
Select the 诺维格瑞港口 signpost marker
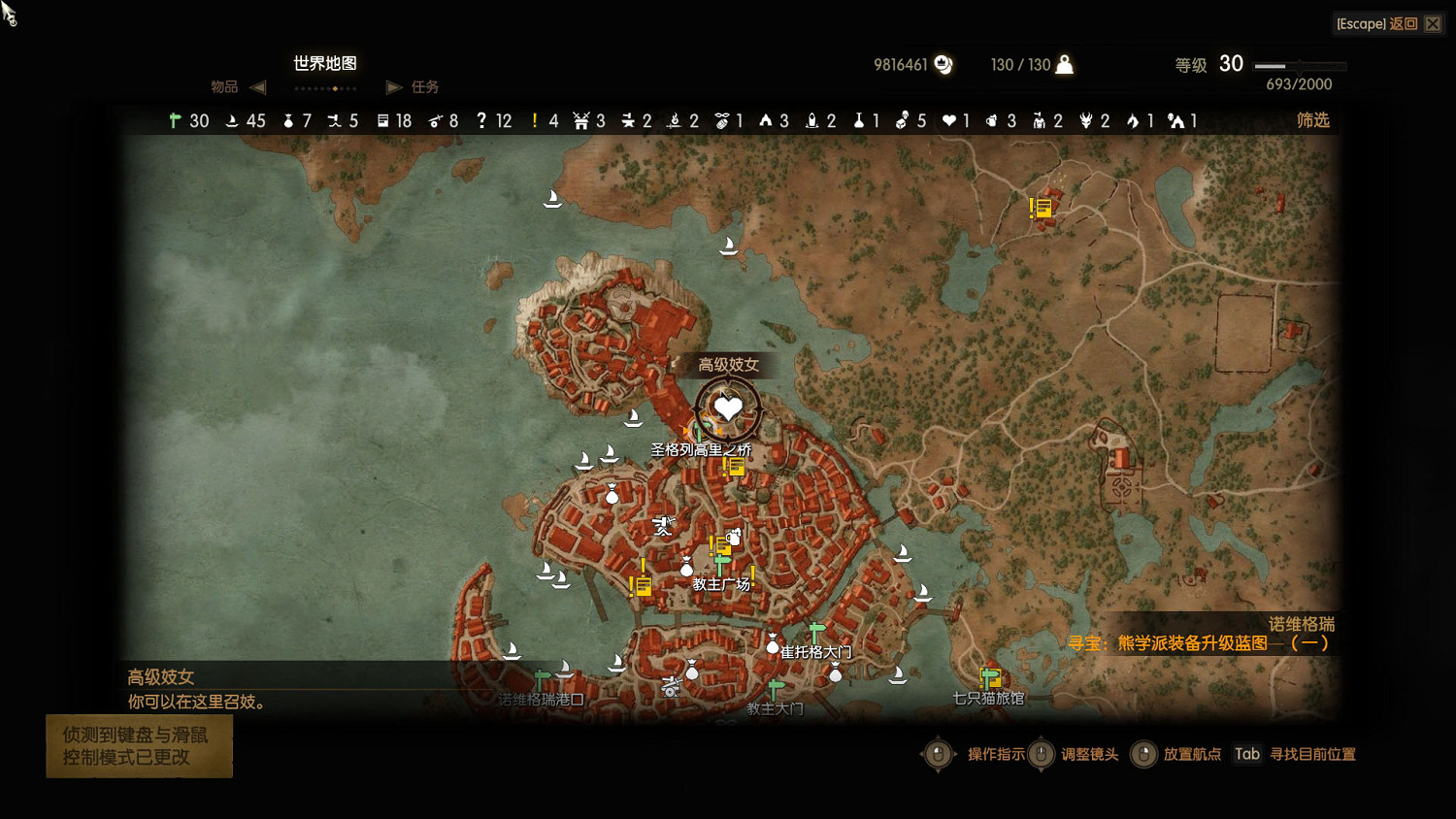click(543, 678)
